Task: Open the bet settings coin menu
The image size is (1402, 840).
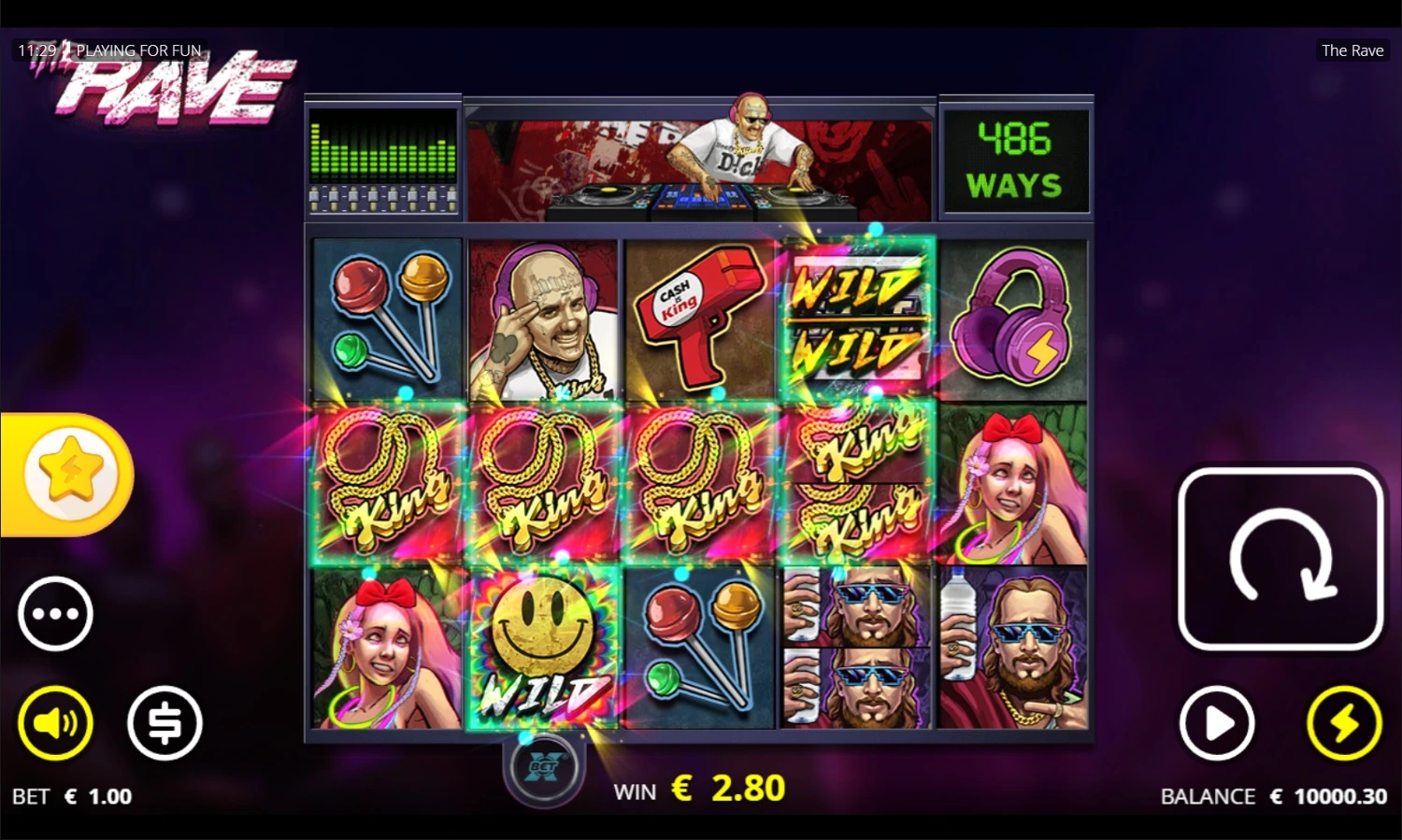Action: (165, 723)
